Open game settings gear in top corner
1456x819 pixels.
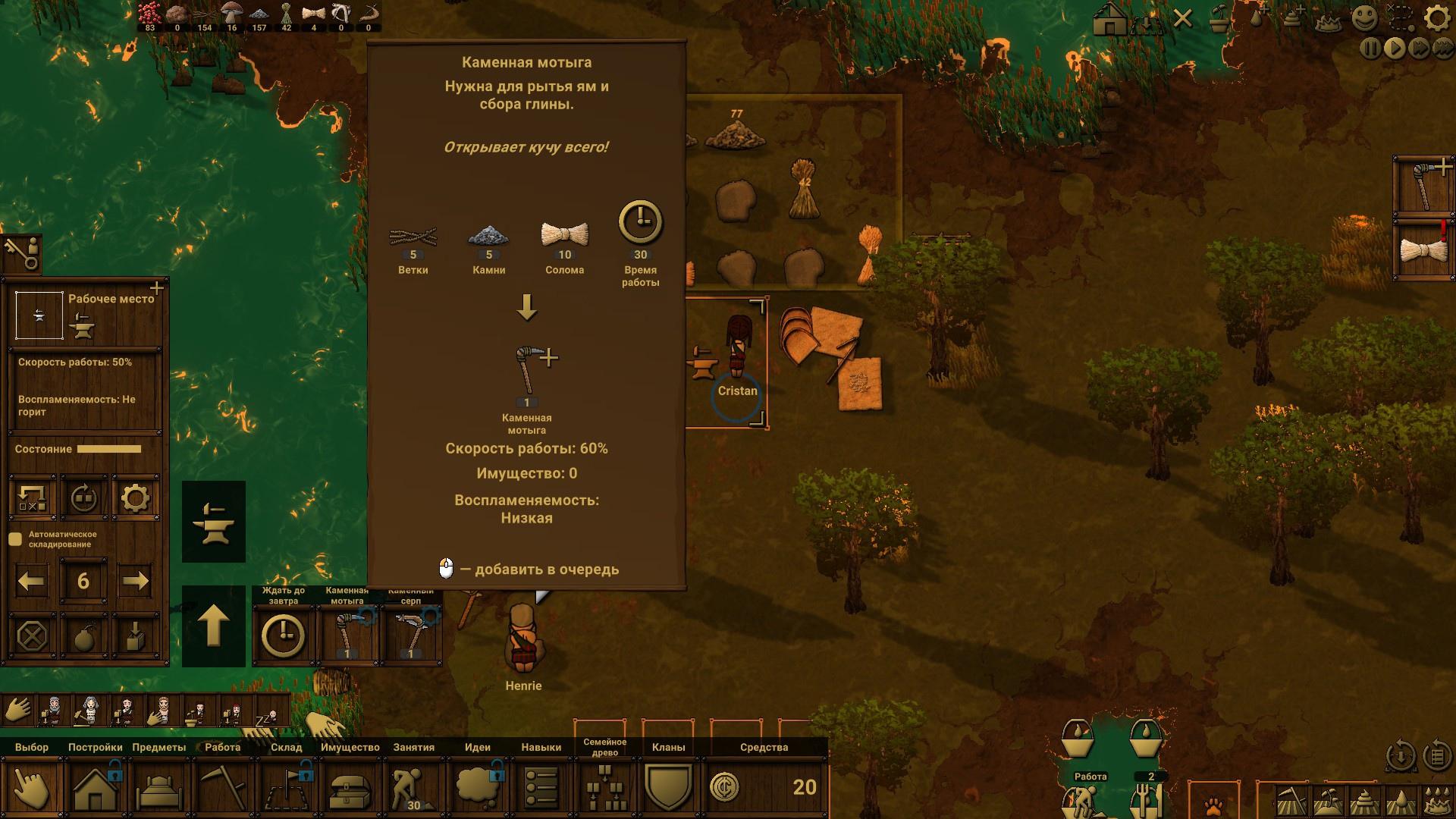[x=1436, y=17]
